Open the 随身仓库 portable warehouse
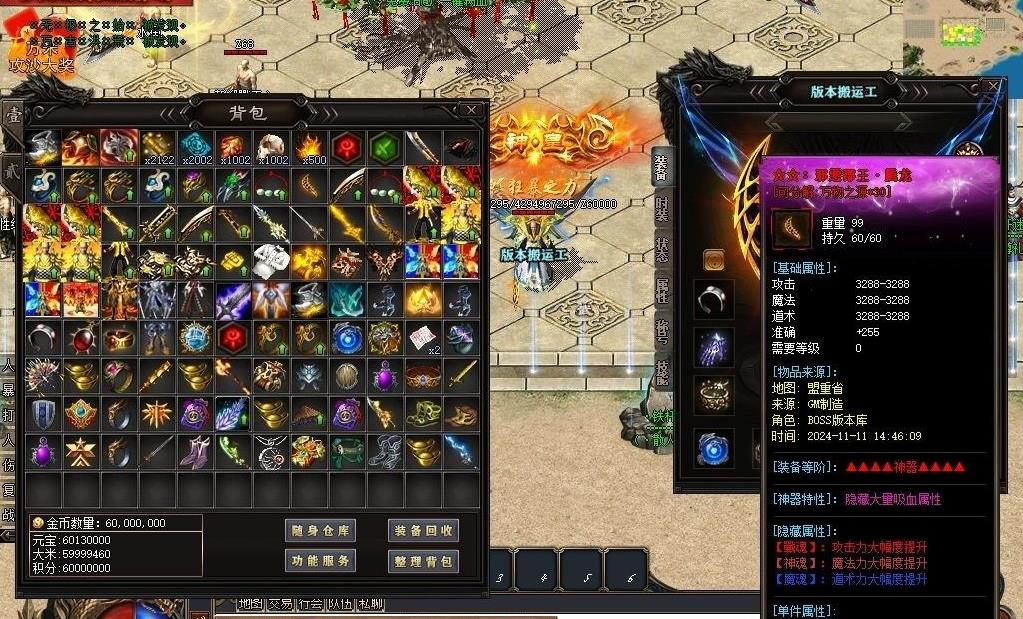The width and height of the screenshot is (1023, 619). 320,531
